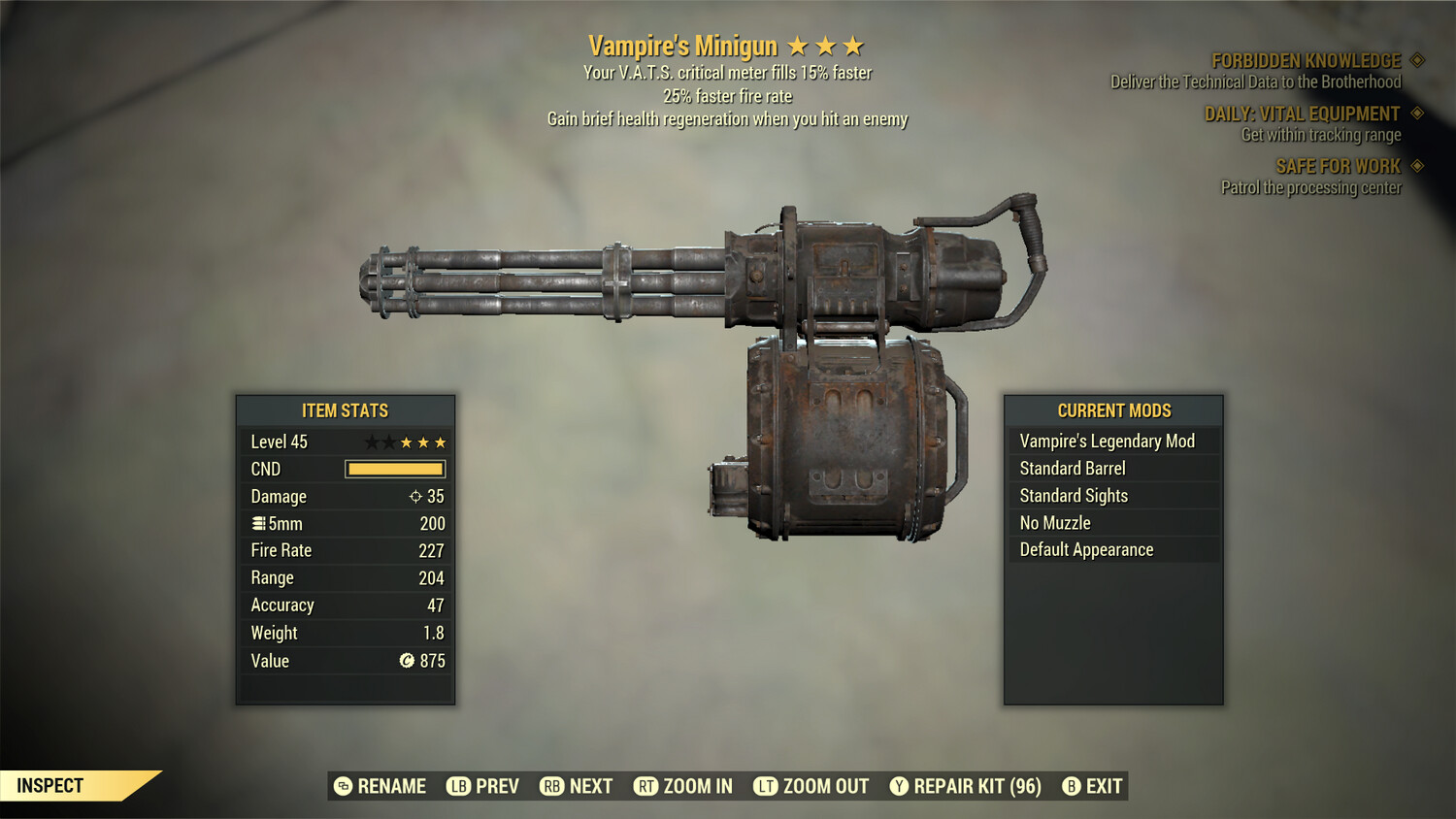Click the RB icon next to NEXT
The height and width of the screenshot is (819, 1456).
tap(551, 786)
